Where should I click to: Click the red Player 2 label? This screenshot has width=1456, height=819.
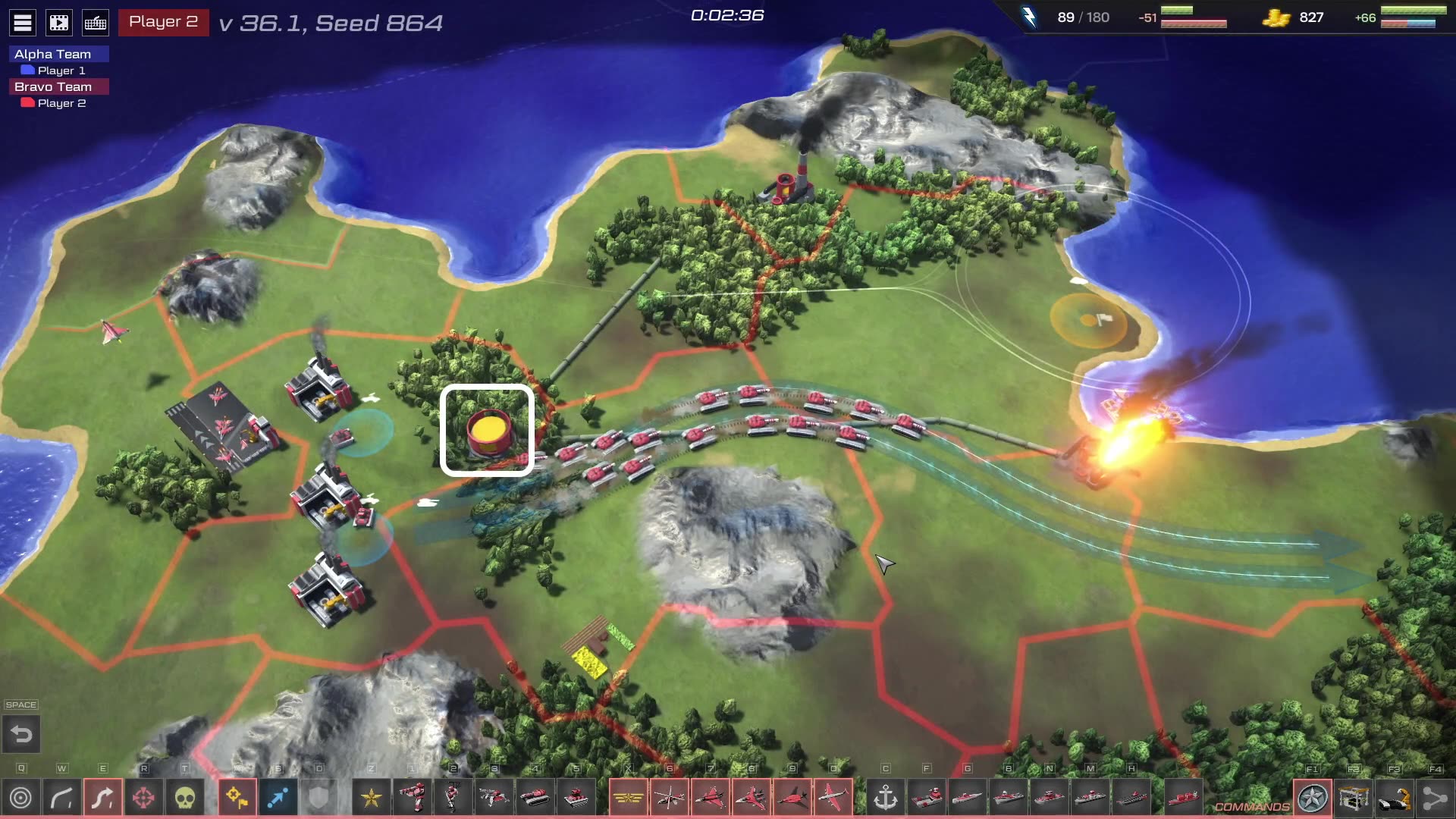pos(163,22)
